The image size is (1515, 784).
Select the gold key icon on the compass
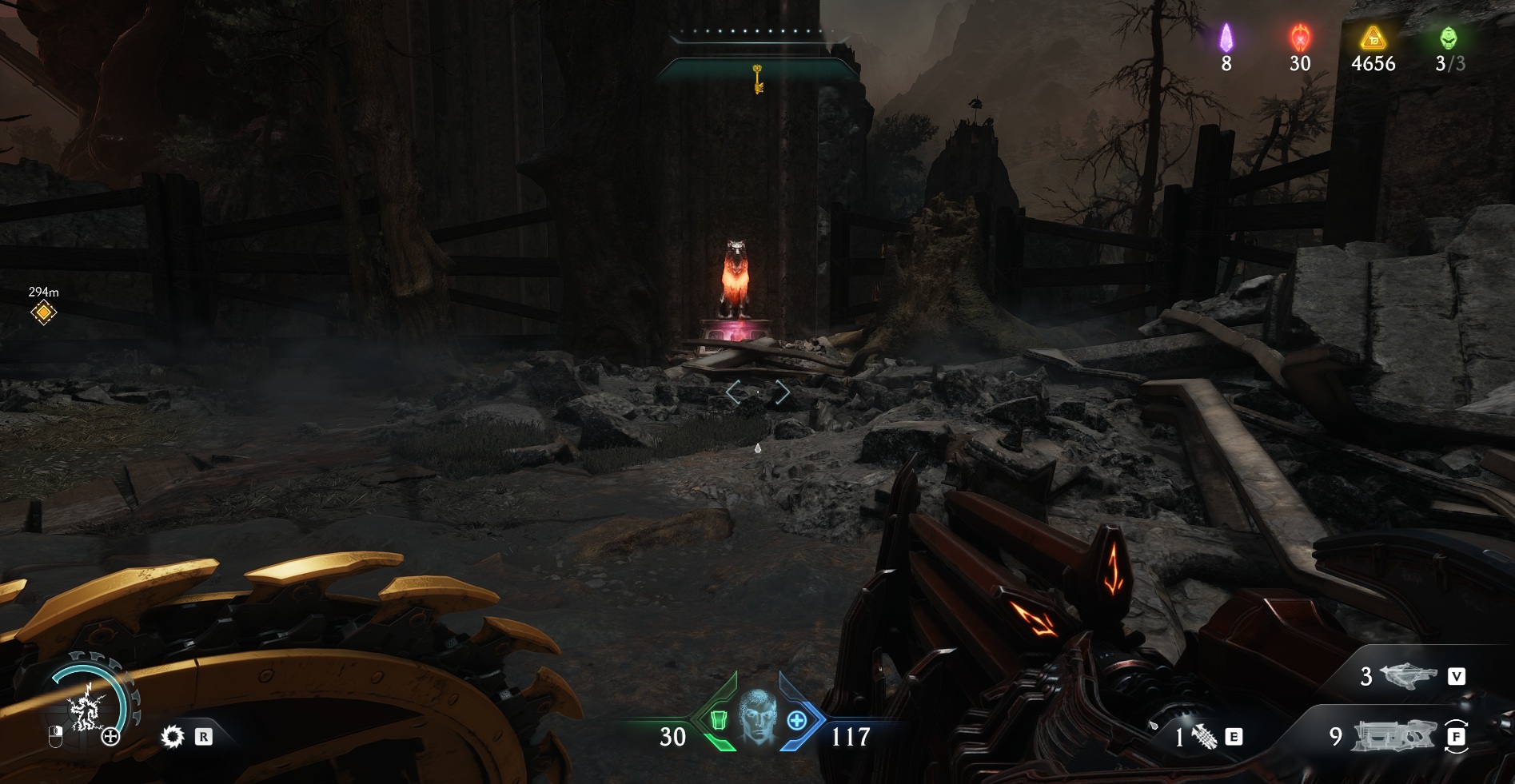[757, 79]
